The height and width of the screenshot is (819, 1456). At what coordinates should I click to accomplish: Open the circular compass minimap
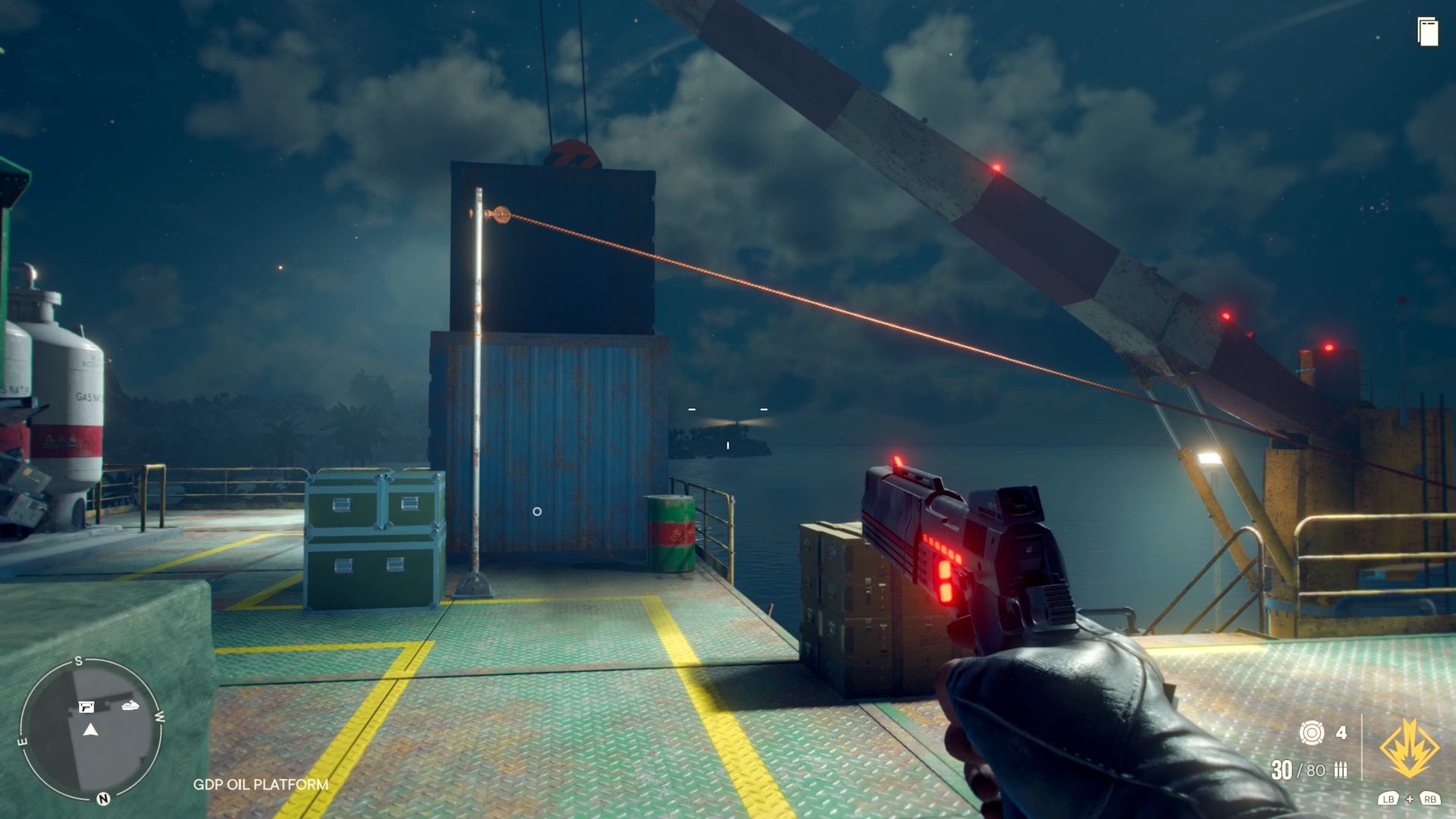click(x=91, y=730)
